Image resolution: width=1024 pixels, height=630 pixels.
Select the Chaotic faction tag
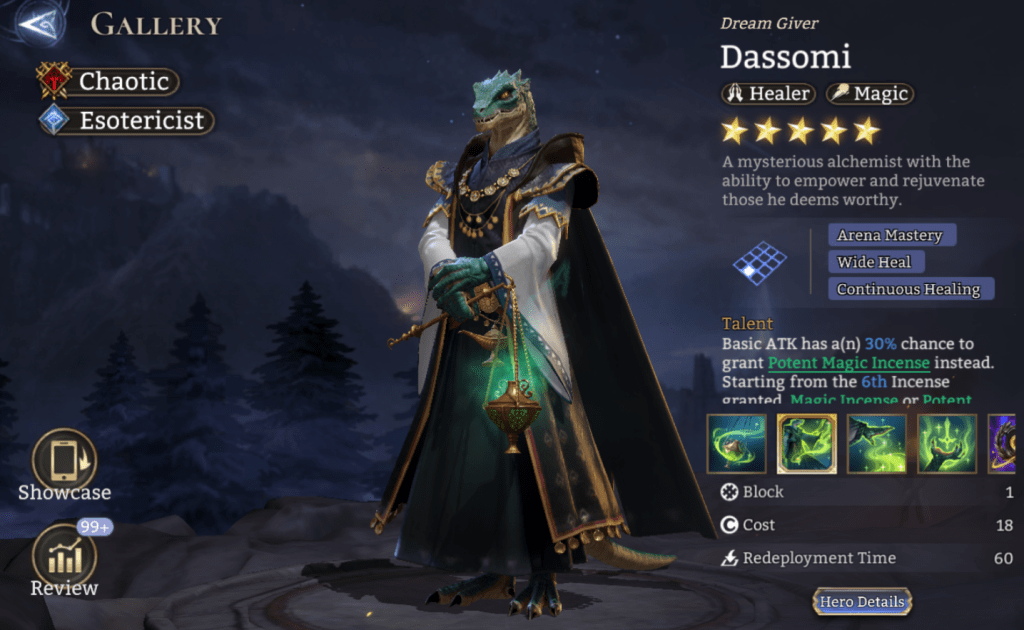coord(110,81)
